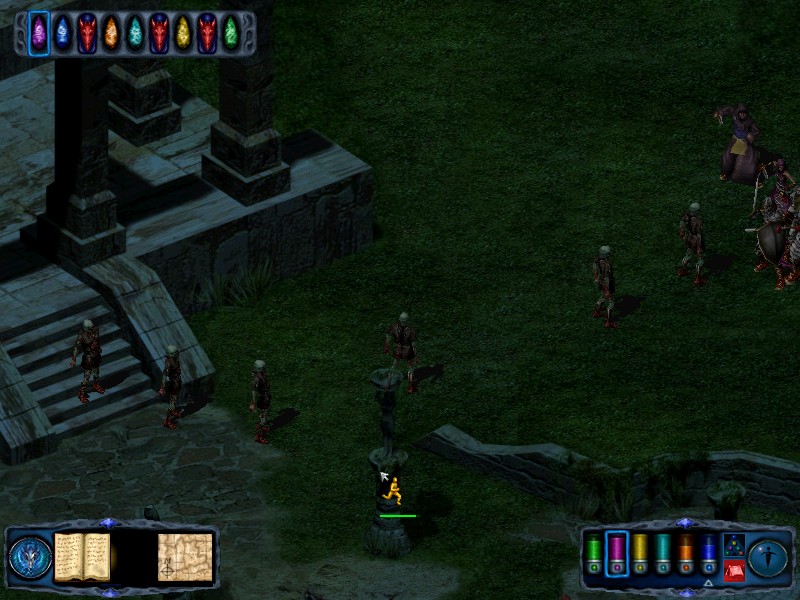Select the blue crystal in the top bar
This screenshot has width=800, height=600.
tap(63, 32)
